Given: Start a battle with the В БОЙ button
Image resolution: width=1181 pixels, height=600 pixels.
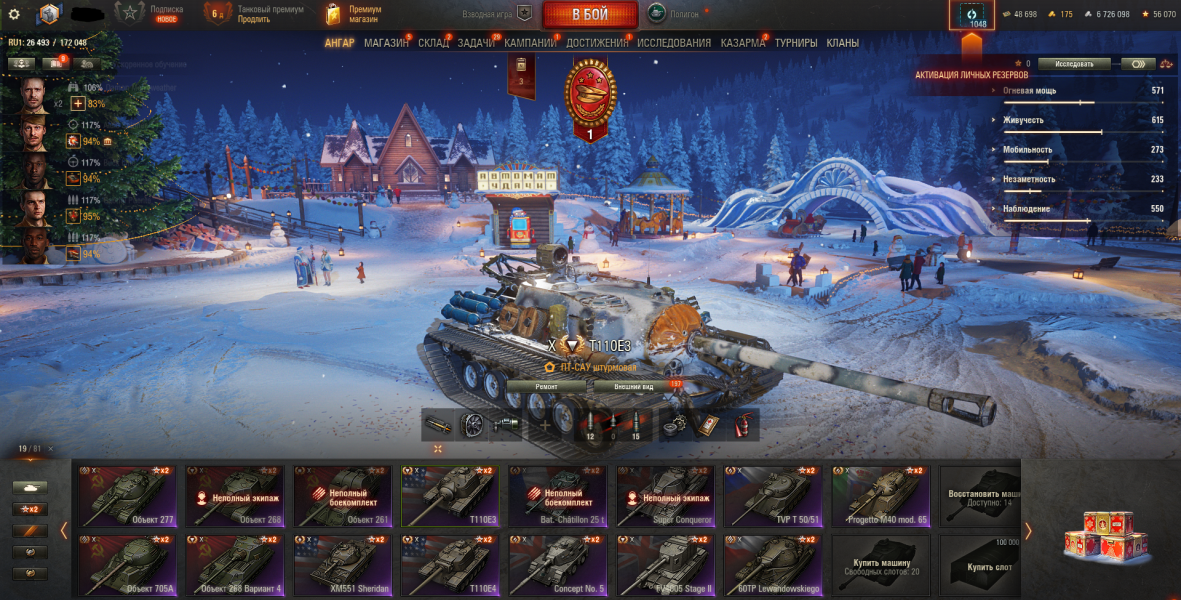Looking at the screenshot, I should [x=590, y=15].
